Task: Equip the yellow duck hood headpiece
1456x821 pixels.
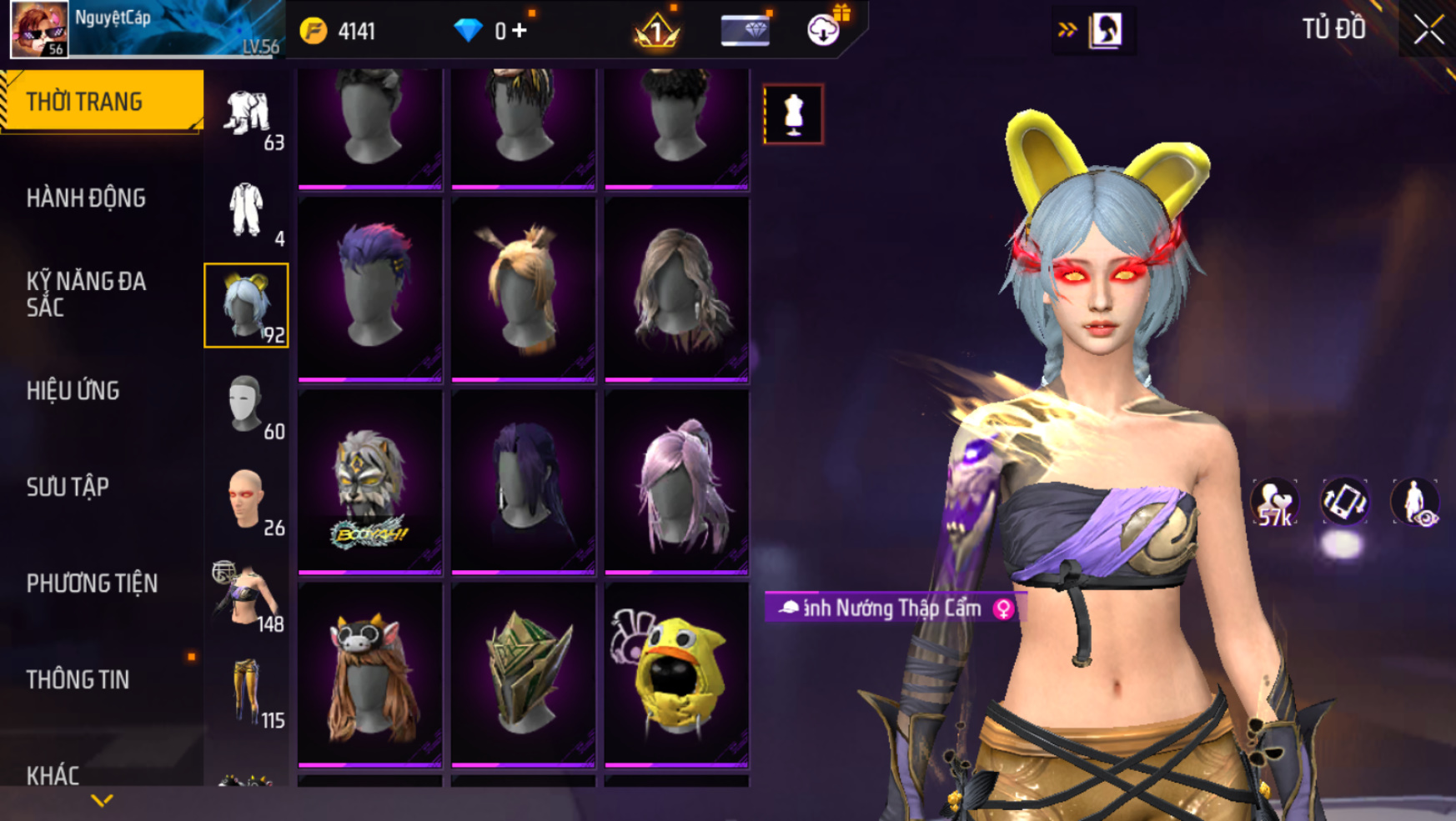Action: pos(676,673)
